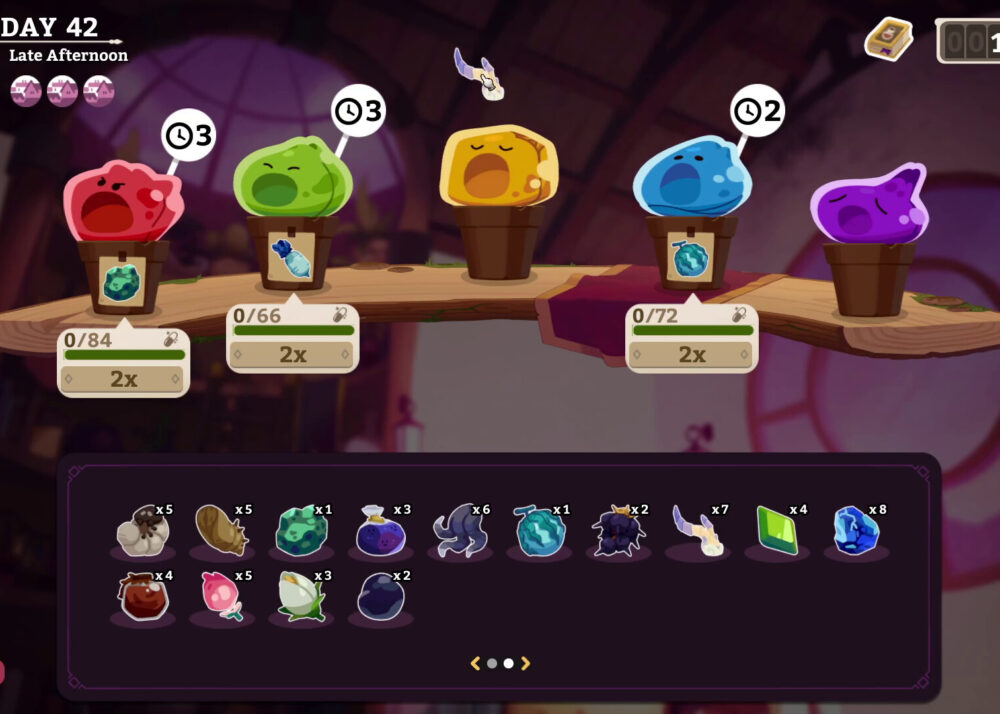This screenshot has width=1000, height=714.
Task: Click the red slime's 2x multiplier
Action: point(123,379)
